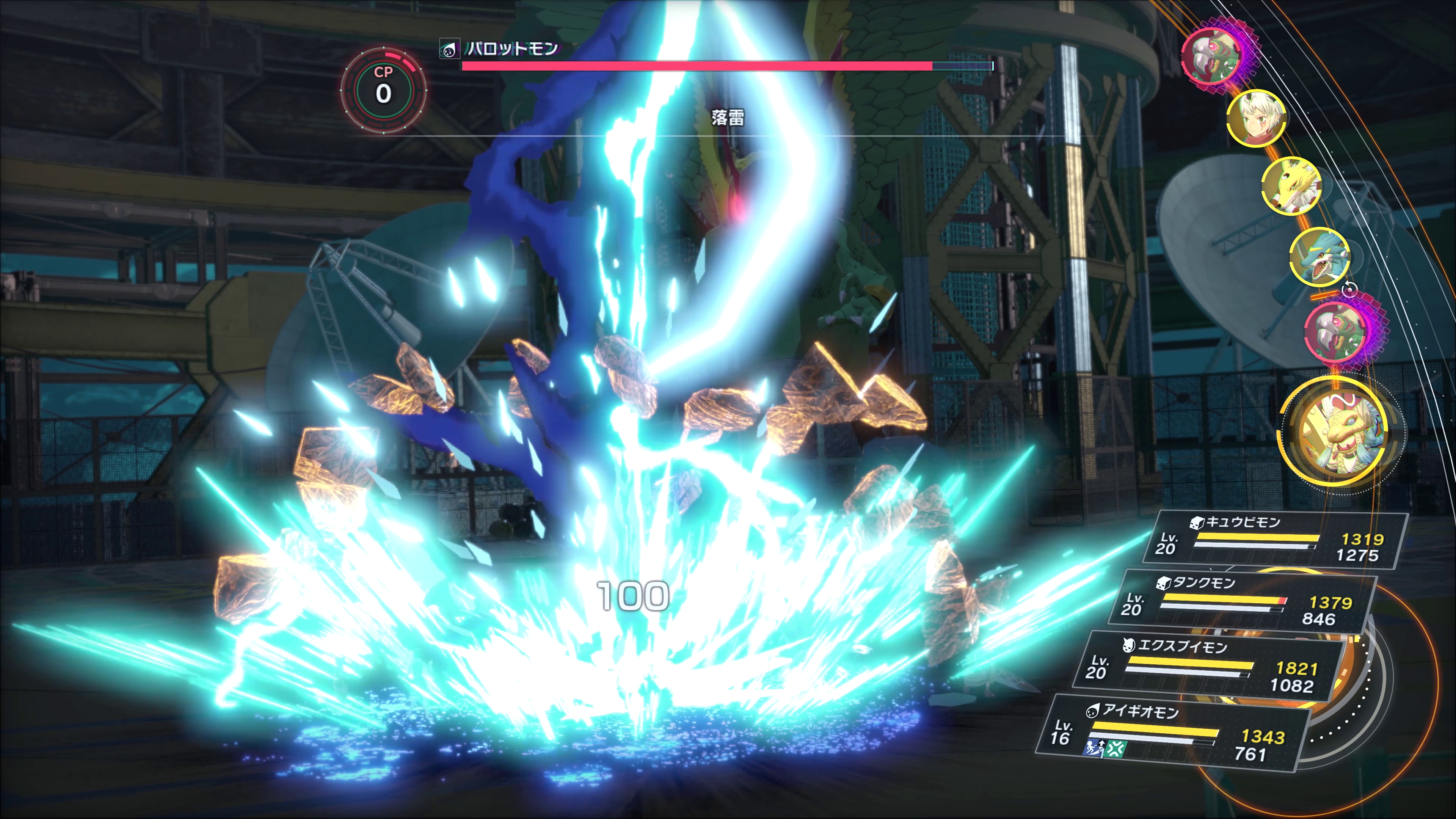
Task: Select Kyubimon's party status panel
Action: point(1274,540)
